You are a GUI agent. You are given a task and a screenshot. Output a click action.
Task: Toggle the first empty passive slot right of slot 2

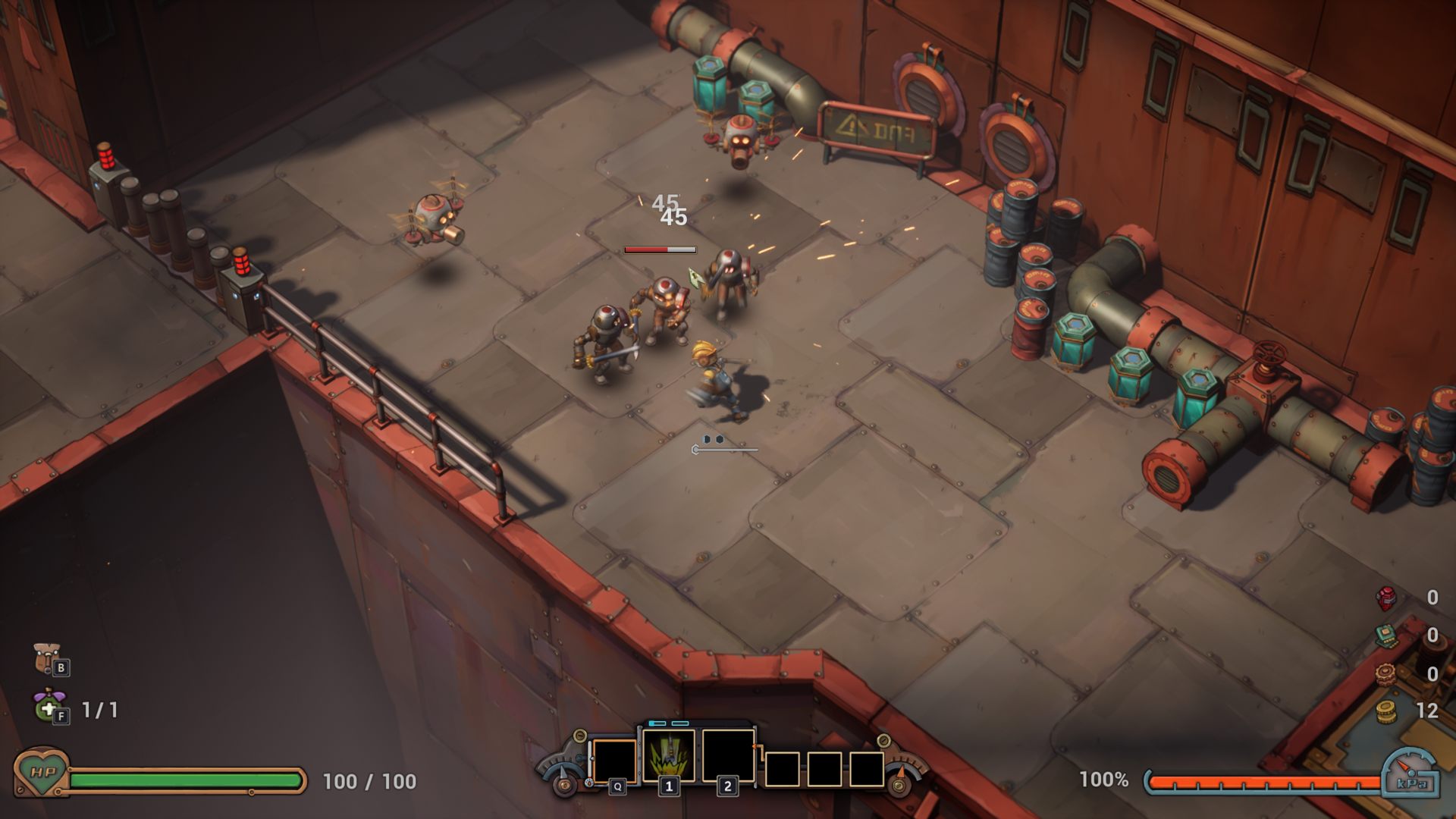782,769
